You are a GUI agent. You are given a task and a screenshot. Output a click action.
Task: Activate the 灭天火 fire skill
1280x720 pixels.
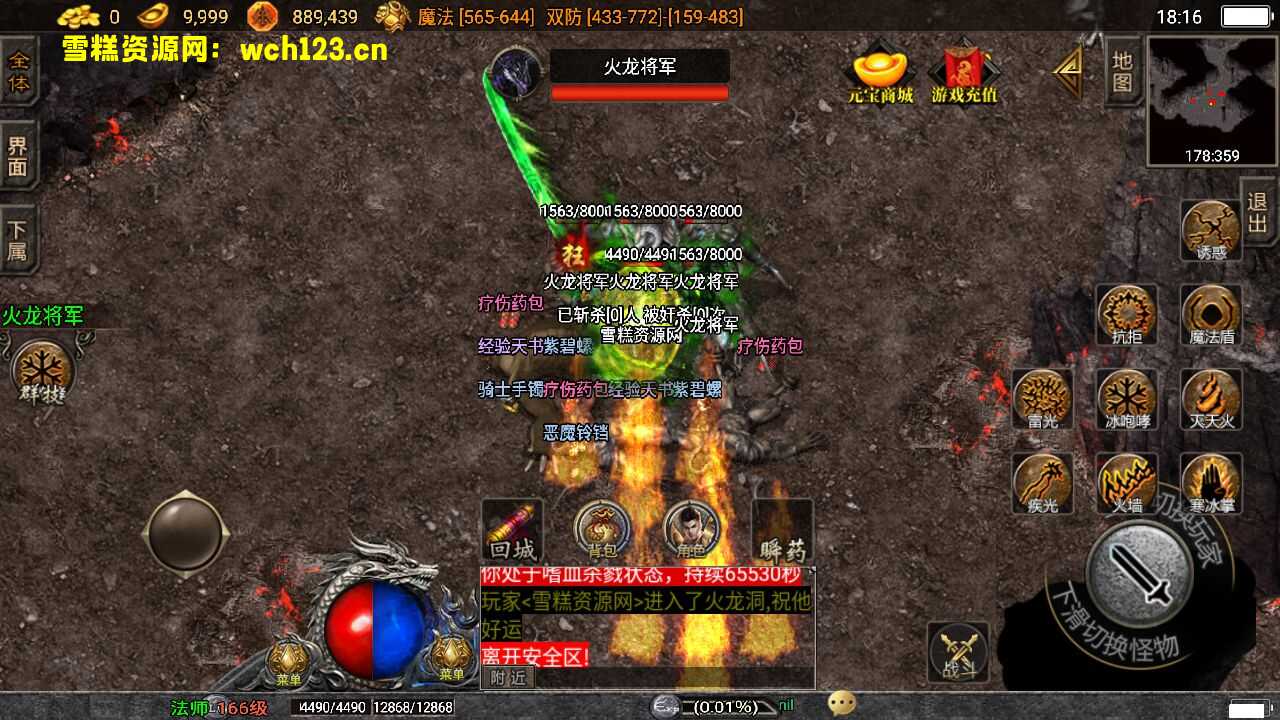1211,398
